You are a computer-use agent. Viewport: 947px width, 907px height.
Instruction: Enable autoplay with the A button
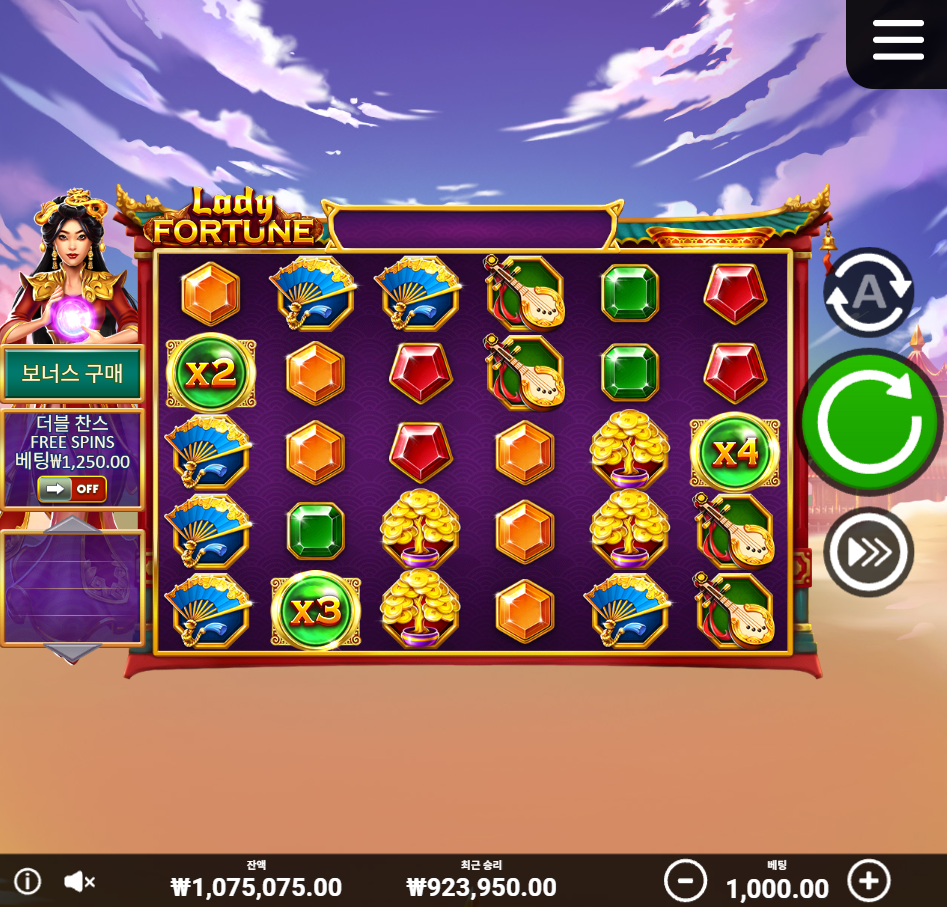point(868,292)
